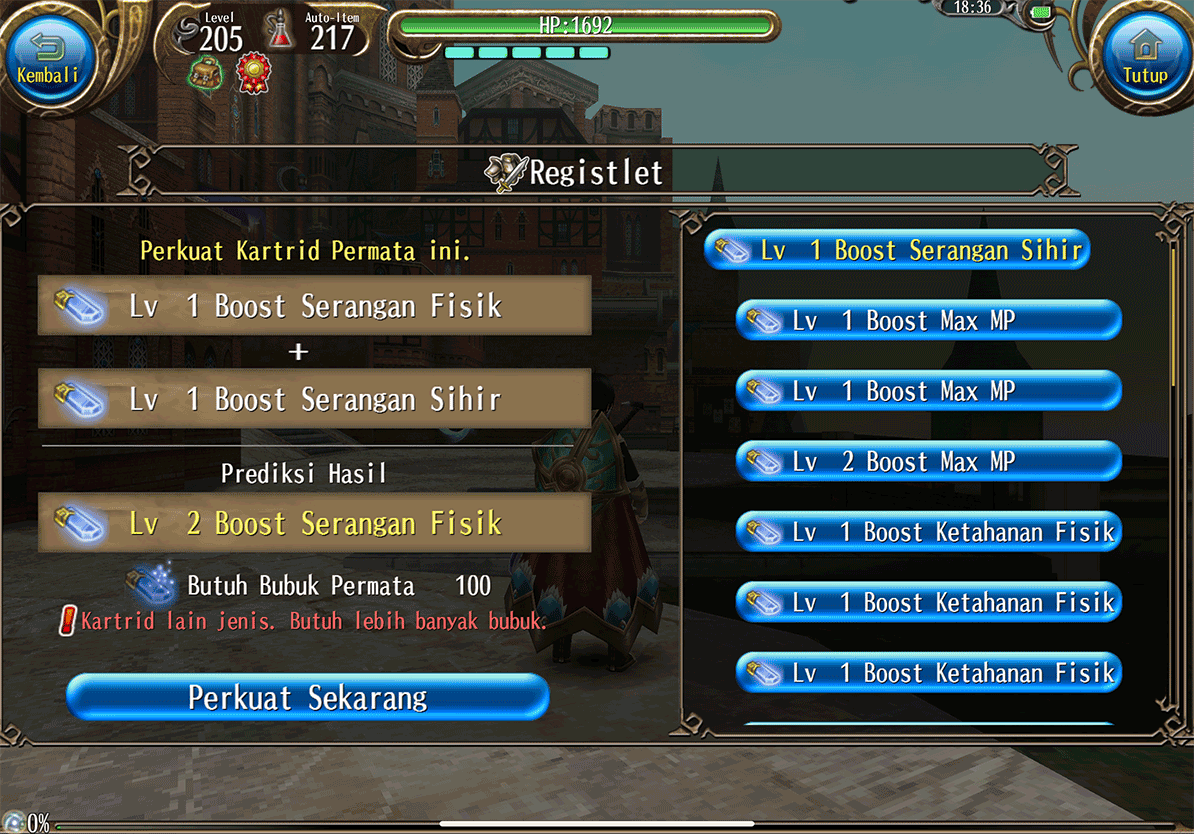The height and width of the screenshot is (834, 1194).
Task: Click the green bag icon under Level
Action: (x=206, y=72)
